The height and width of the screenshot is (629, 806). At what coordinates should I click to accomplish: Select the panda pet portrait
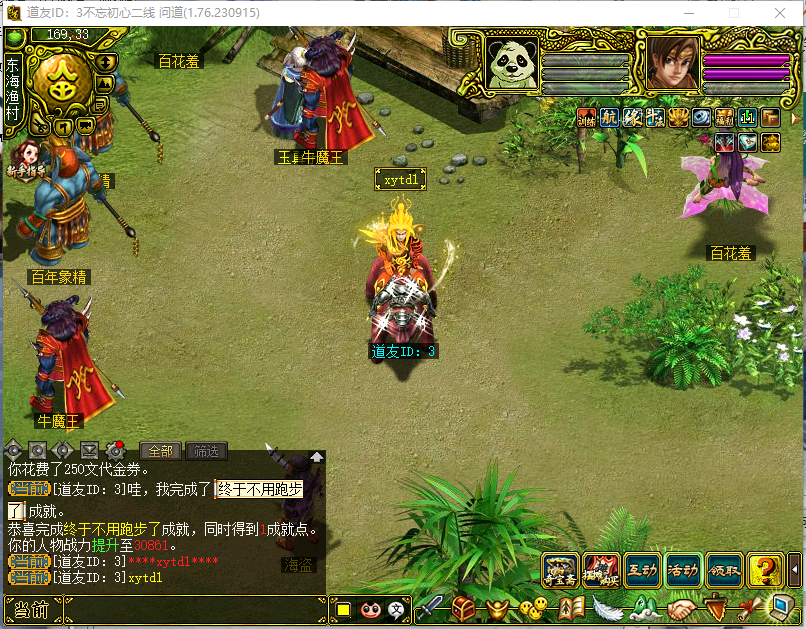pyautogui.click(x=512, y=64)
